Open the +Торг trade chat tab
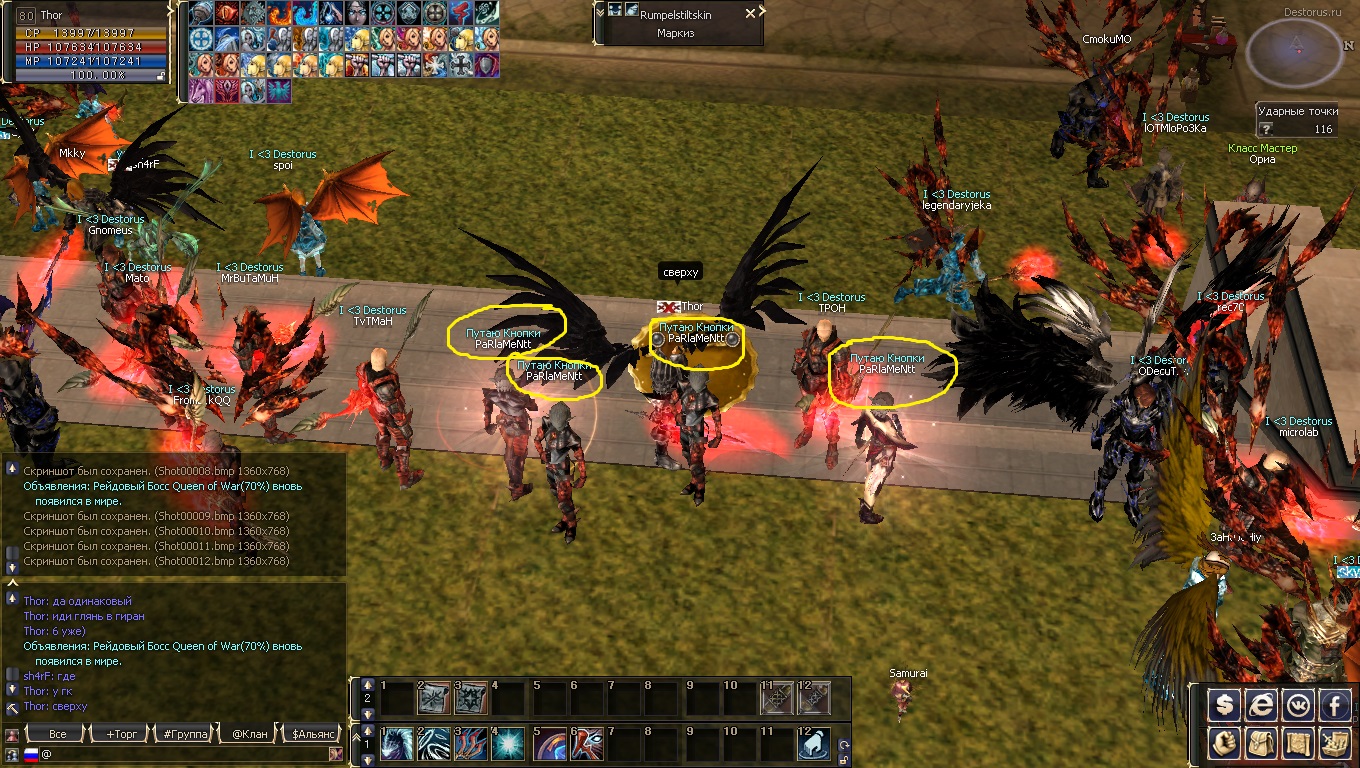1360x768 pixels. pos(121,734)
